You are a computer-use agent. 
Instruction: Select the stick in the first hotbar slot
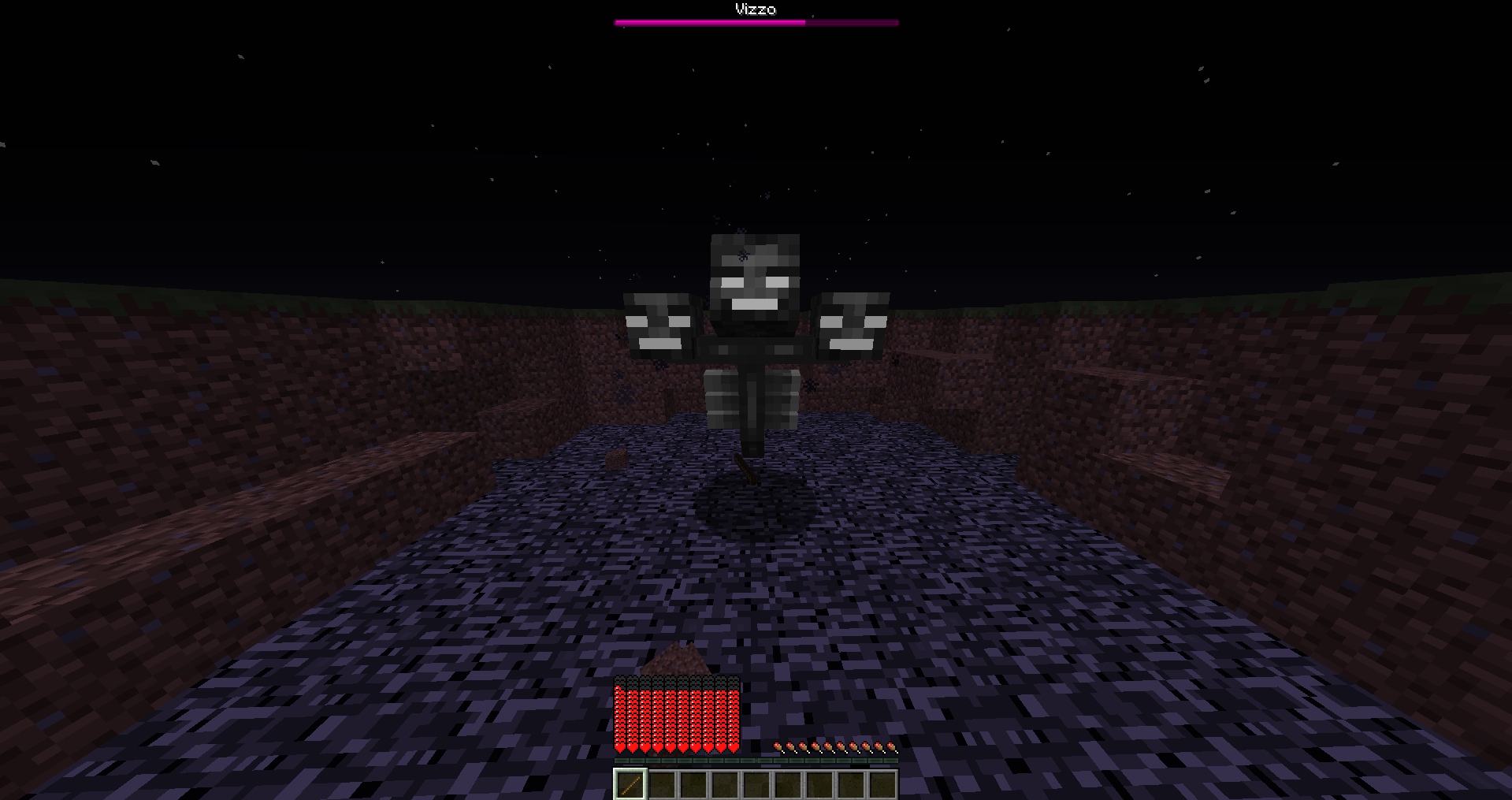point(630,784)
